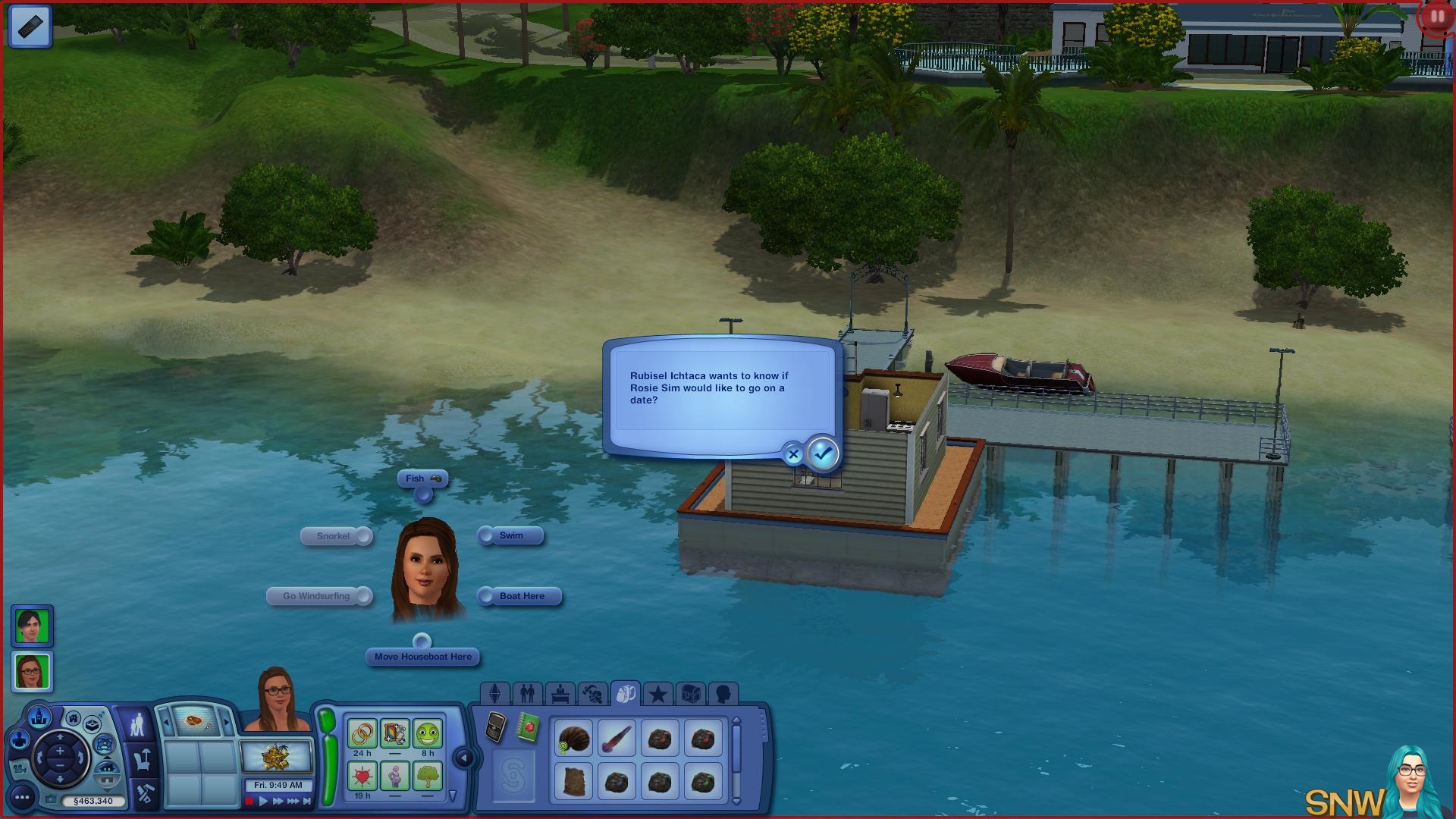Pick Move Houseboat Here

pyautogui.click(x=422, y=657)
